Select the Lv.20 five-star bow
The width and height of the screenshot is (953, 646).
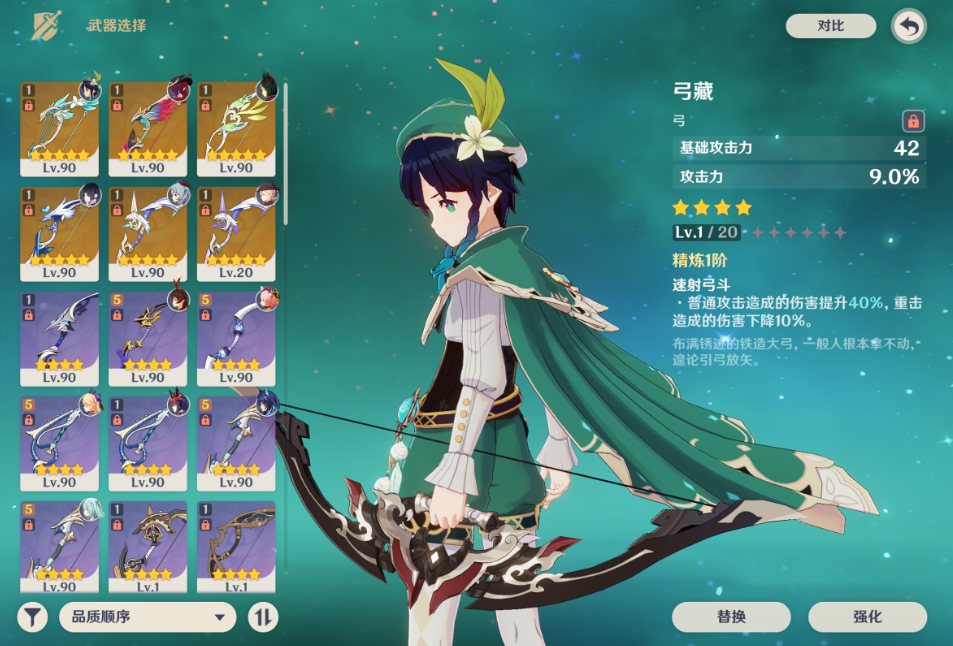236,233
